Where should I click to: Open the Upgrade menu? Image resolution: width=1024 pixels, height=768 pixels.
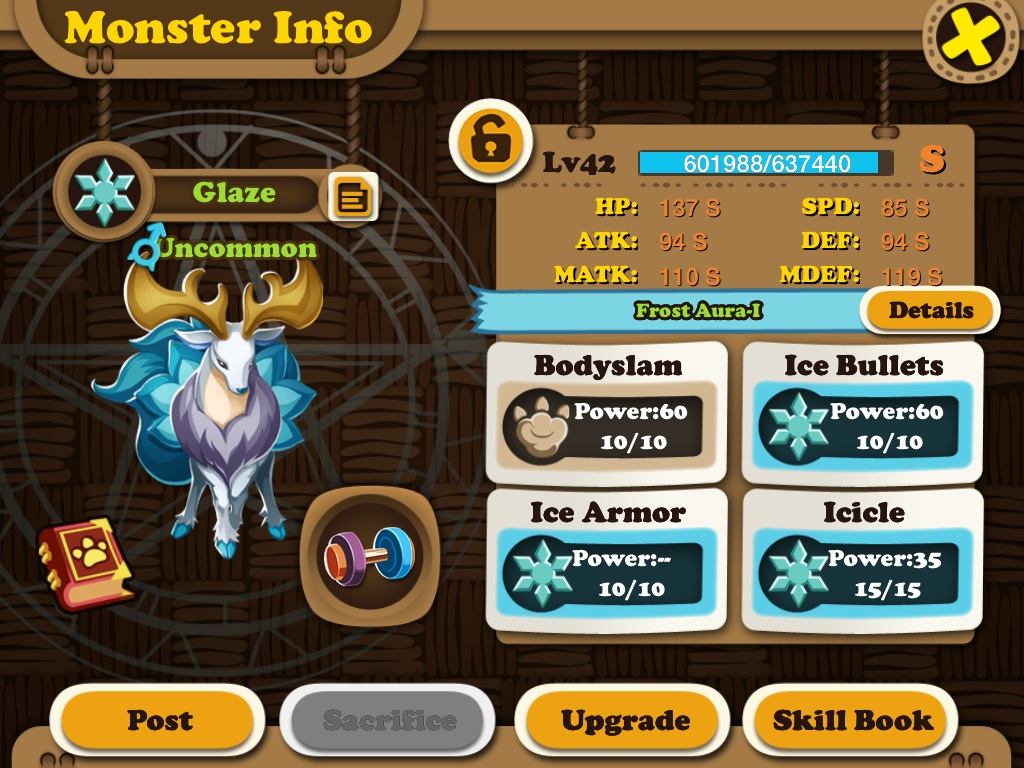click(625, 720)
